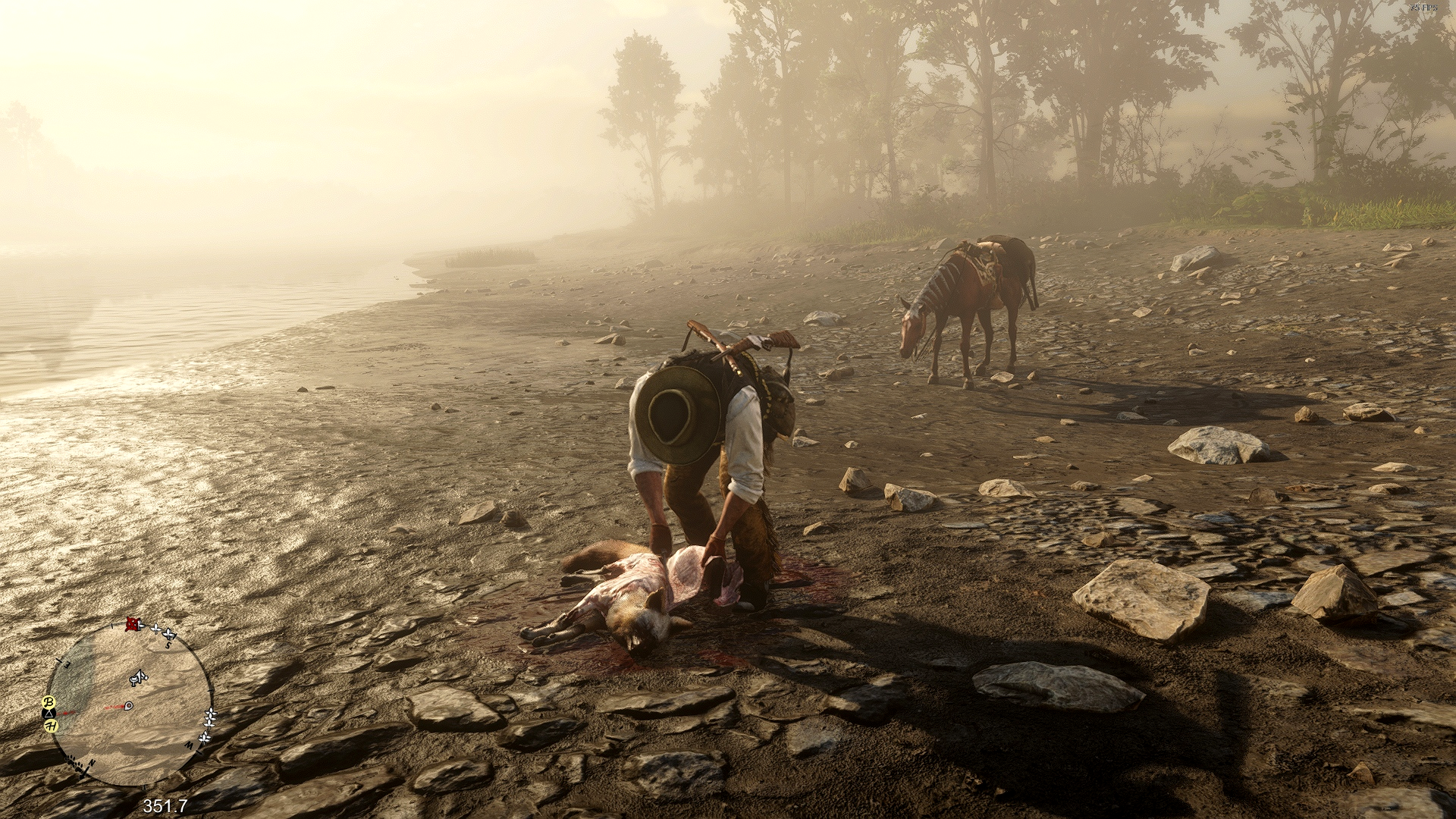Select the yellow B companion marker
Screen dimensions: 1456x819
[x=50, y=701]
